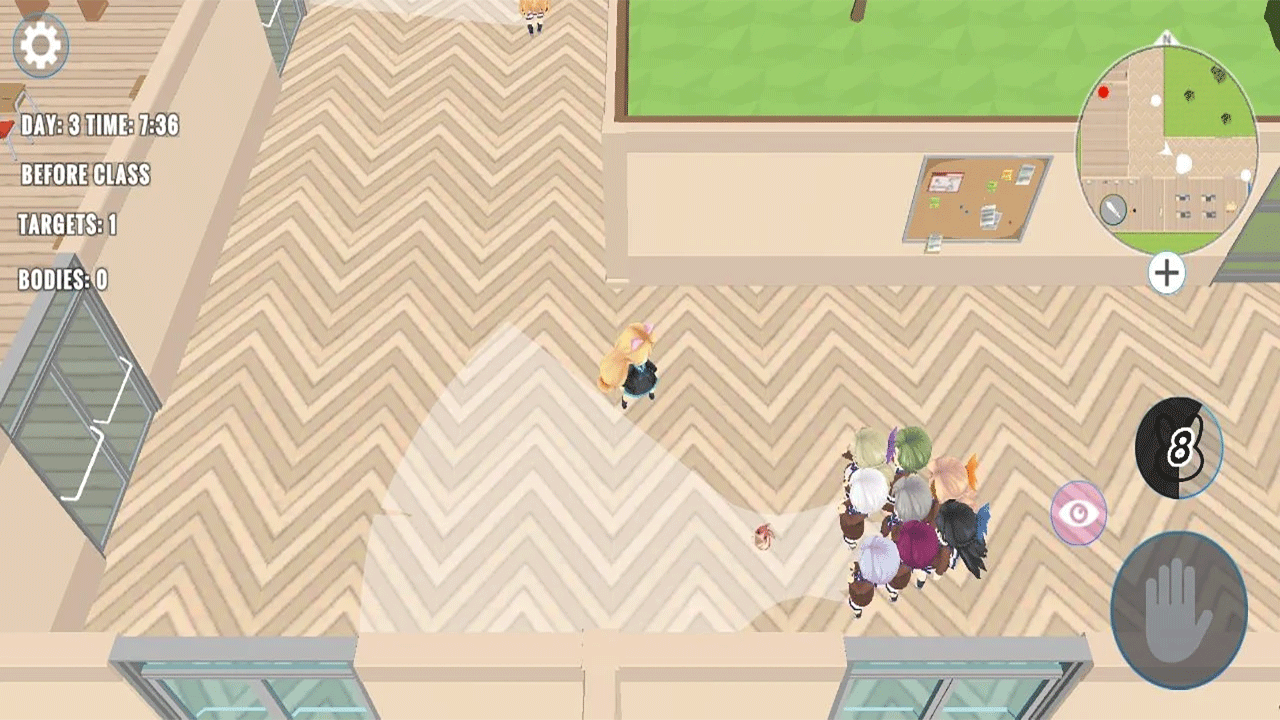Image resolution: width=1280 pixels, height=720 pixels.
Task: Open the settings gear menu
Action: tap(40, 45)
